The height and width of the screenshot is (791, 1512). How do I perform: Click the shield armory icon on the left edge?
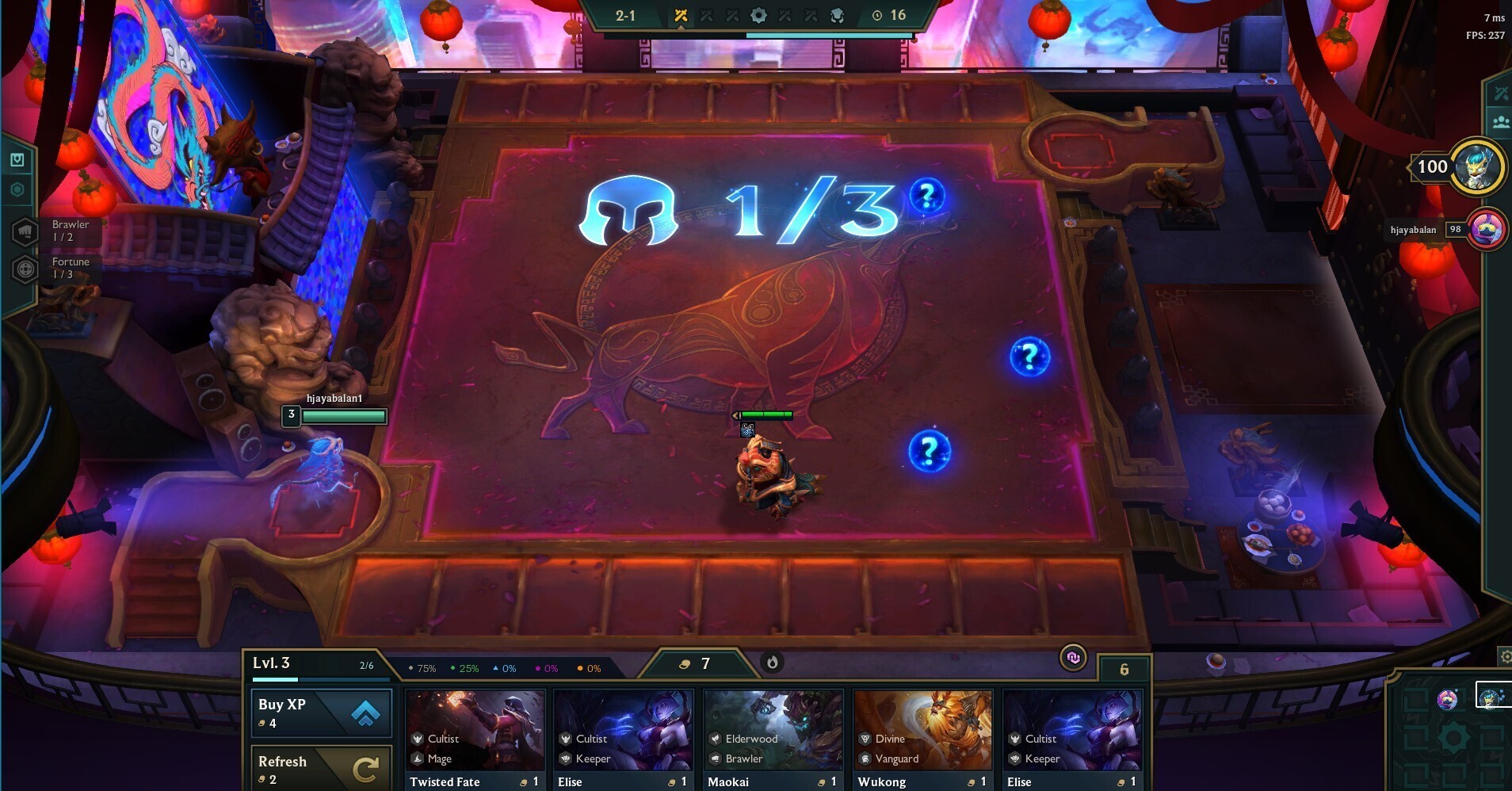[19, 158]
